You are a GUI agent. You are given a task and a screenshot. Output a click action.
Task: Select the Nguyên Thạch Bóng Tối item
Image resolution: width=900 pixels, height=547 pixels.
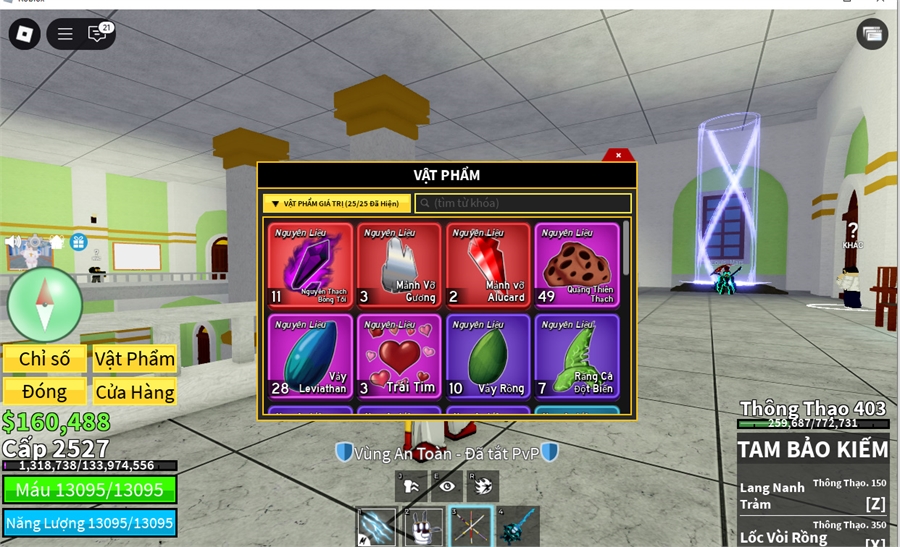(x=310, y=264)
